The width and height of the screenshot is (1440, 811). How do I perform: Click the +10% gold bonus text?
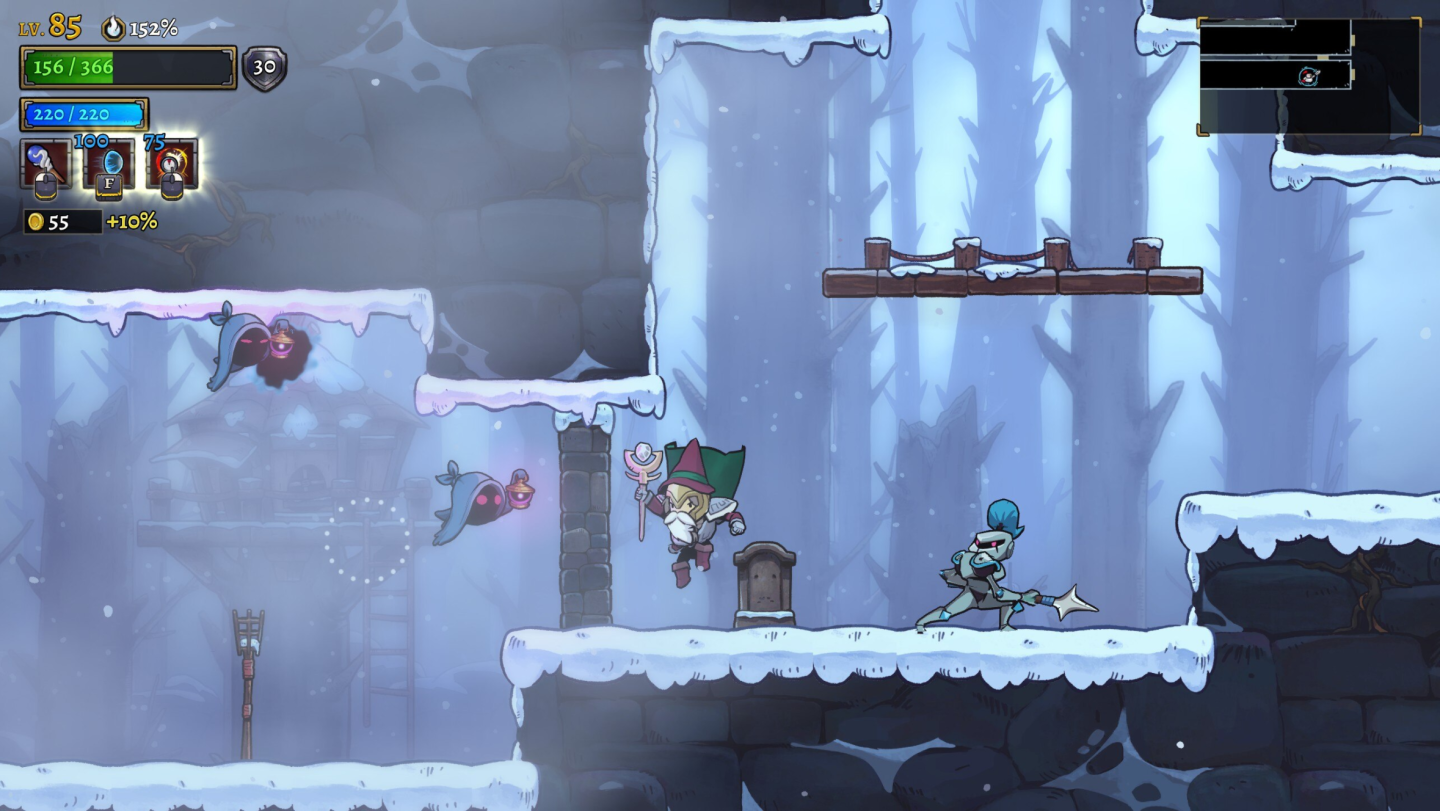(x=131, y=221)
